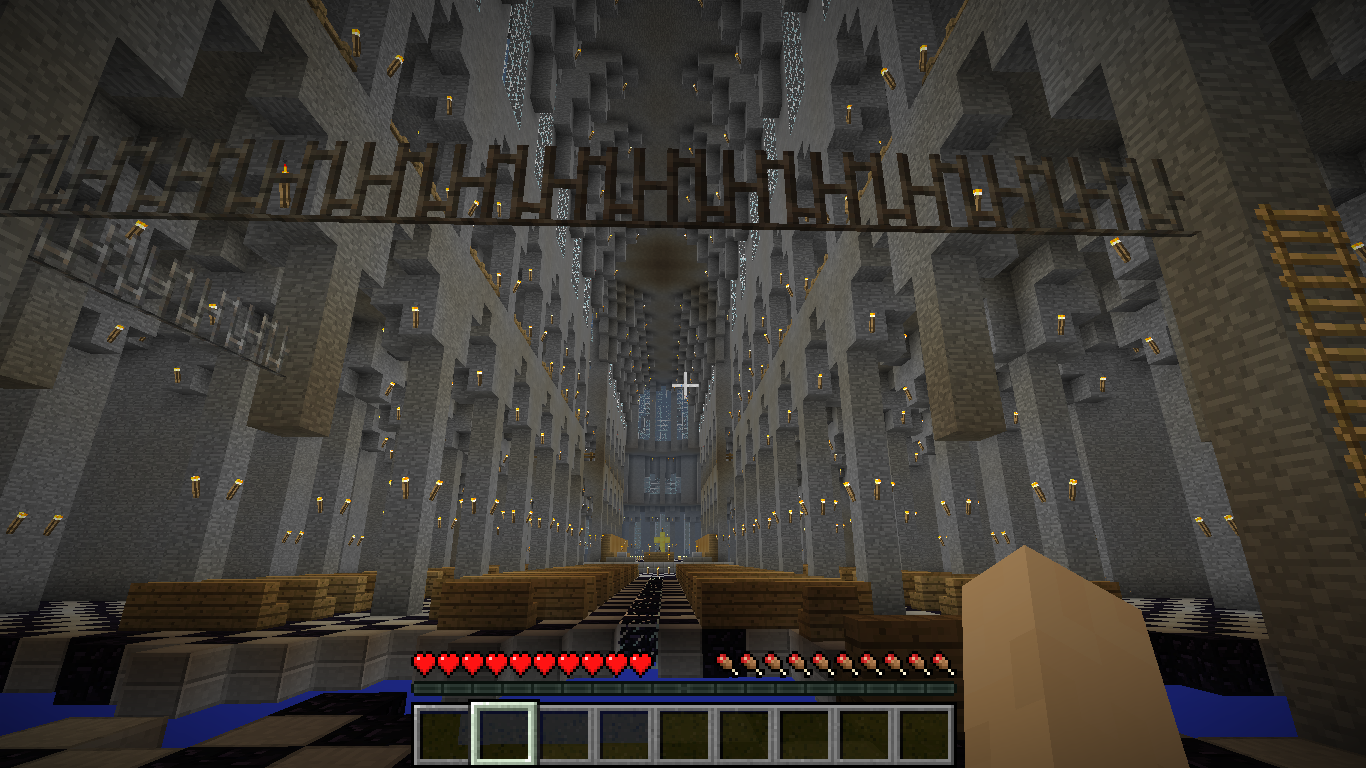Select the highlighted hotbar slot

pos(504,734)
